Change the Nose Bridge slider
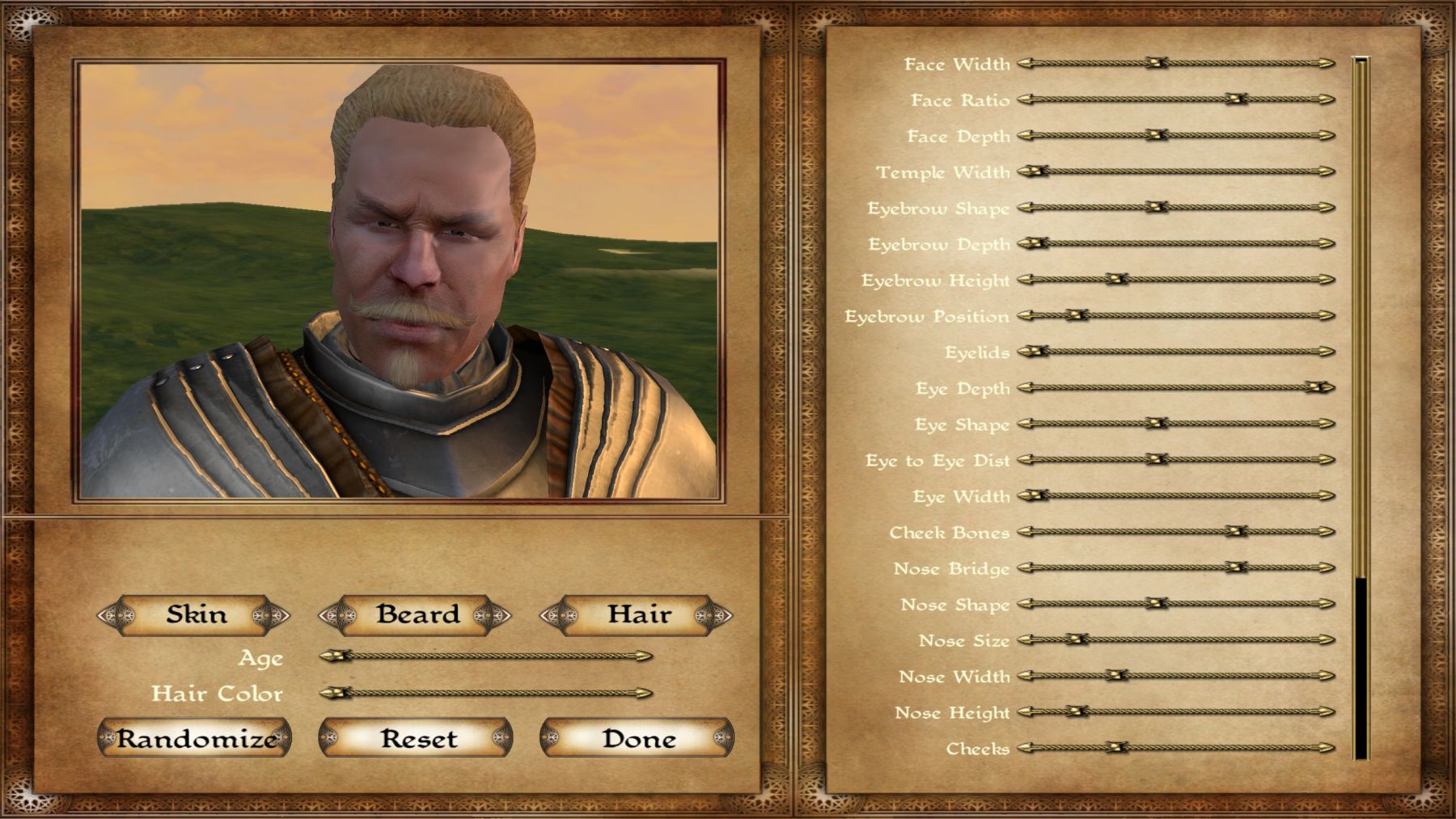This screenshot has height=819, width=1456. click(1175, 568)
